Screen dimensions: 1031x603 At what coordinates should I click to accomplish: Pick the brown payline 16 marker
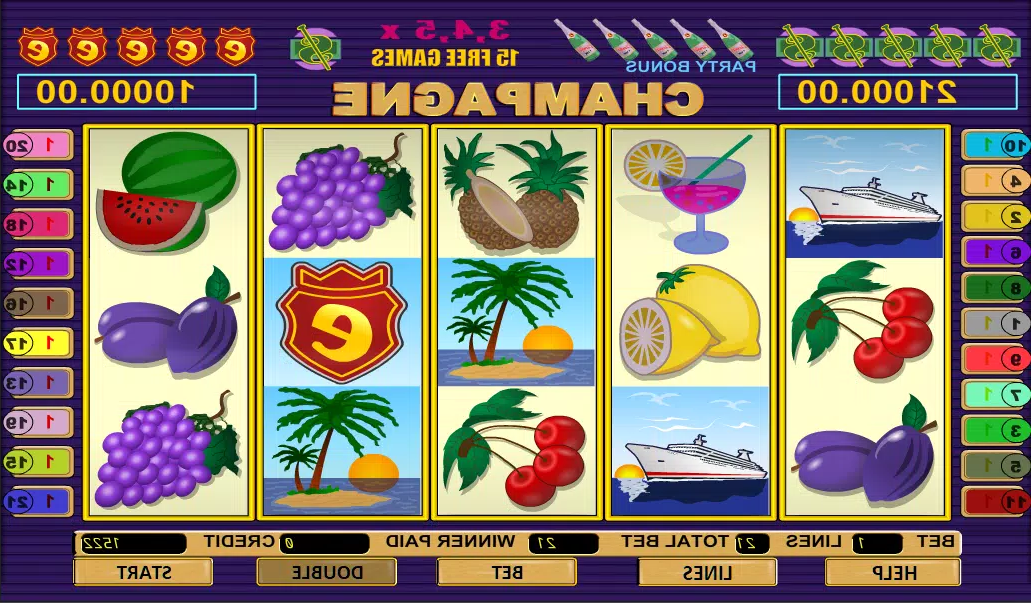click(x=37, y=303)
